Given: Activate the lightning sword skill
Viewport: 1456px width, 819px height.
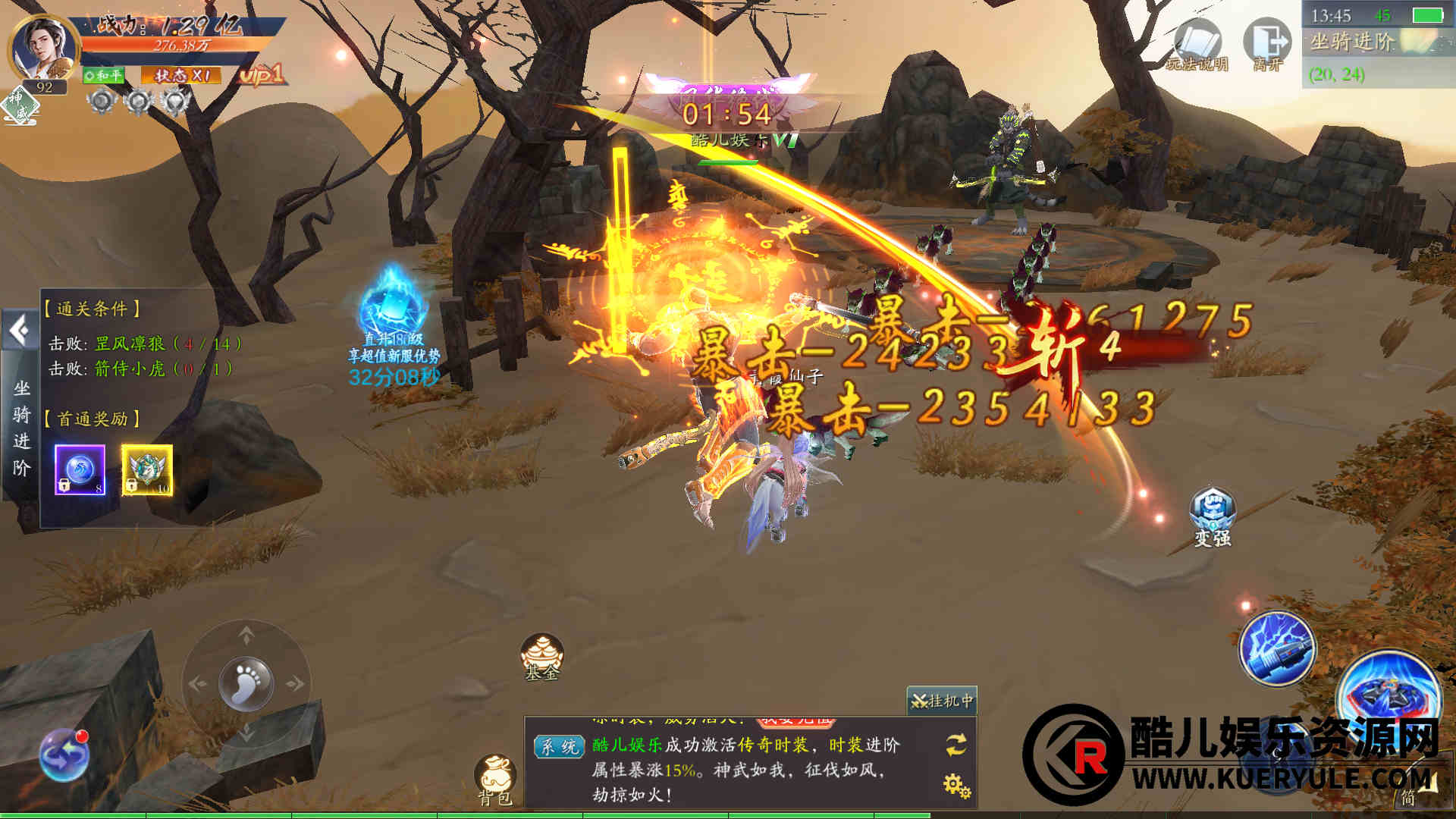Looking at the screenshot, I should click(x=1278, y=648).
